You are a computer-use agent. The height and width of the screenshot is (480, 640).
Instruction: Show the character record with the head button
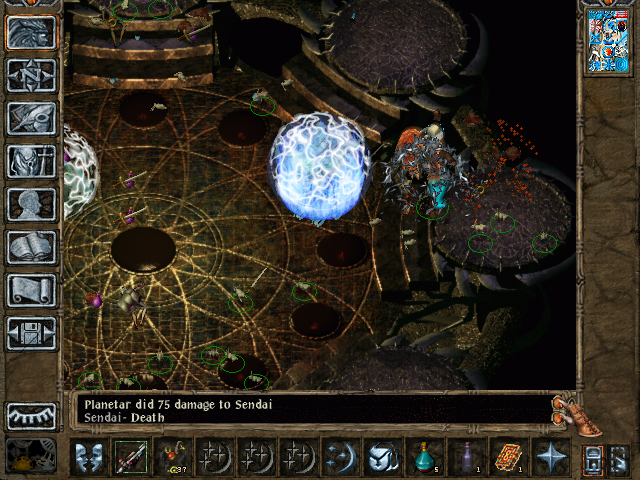(31, 204)
